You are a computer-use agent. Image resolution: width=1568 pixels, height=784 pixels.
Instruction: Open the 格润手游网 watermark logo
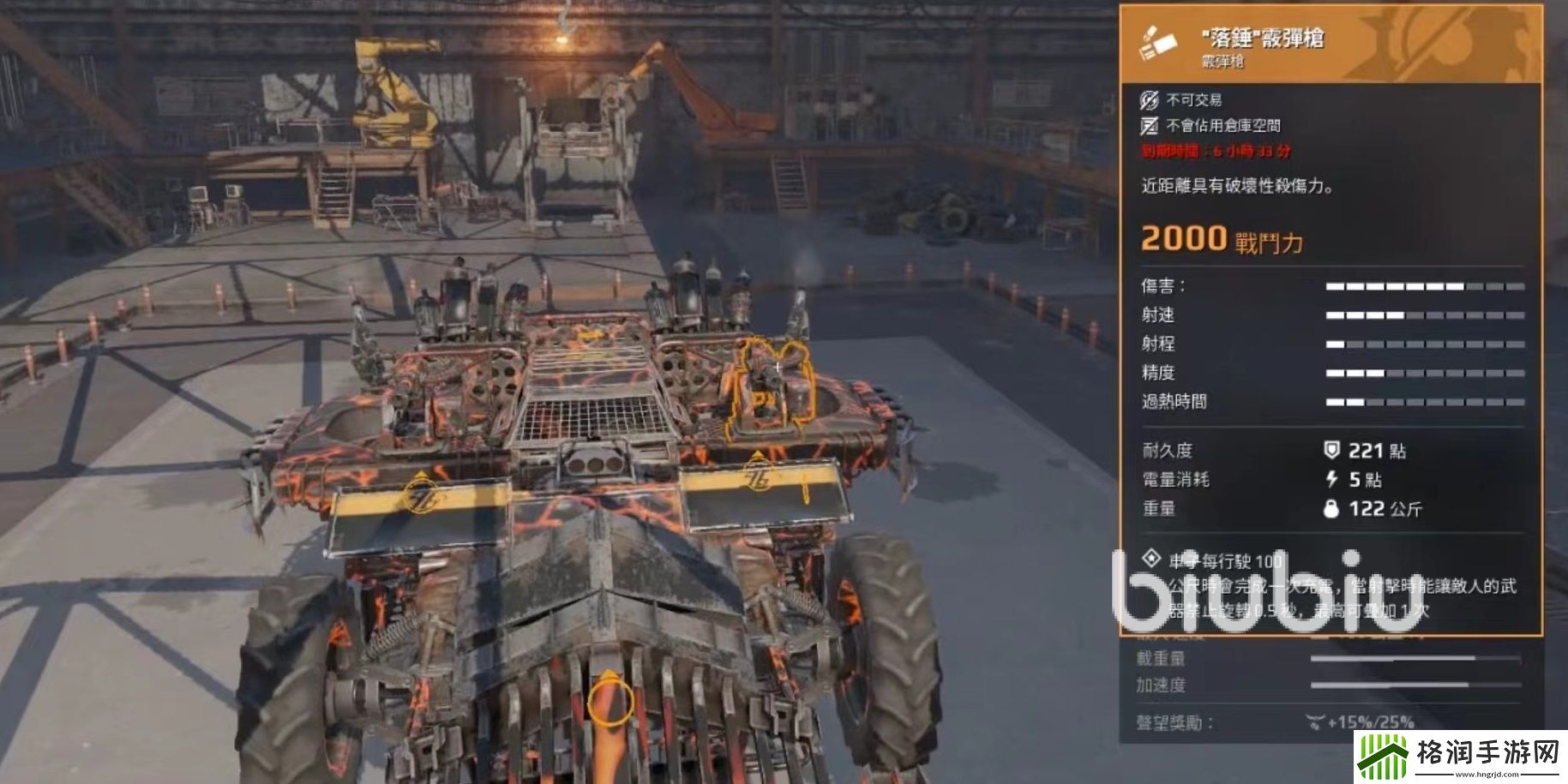pyautogui.click(x=1460, y=757)
